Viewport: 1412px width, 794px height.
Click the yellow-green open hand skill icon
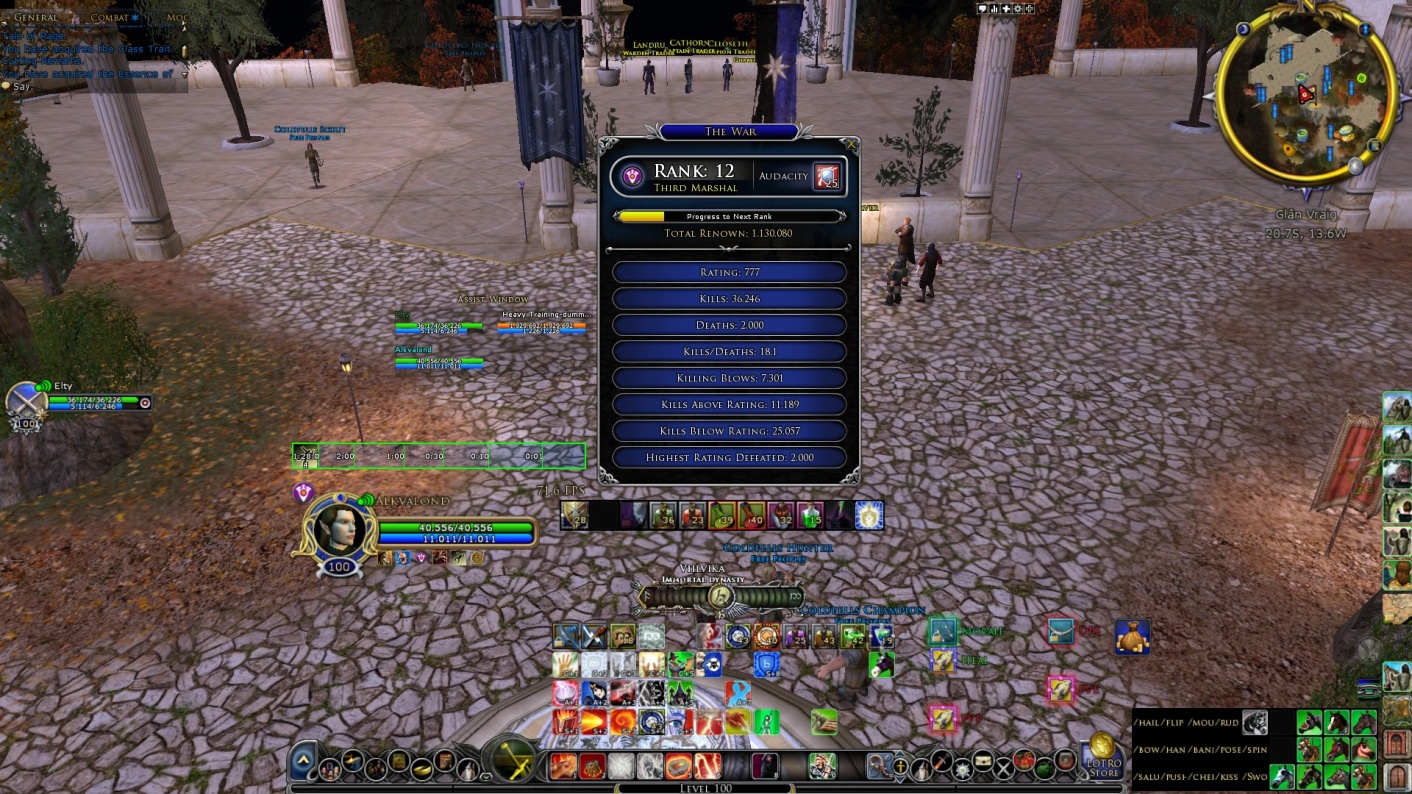566,664
